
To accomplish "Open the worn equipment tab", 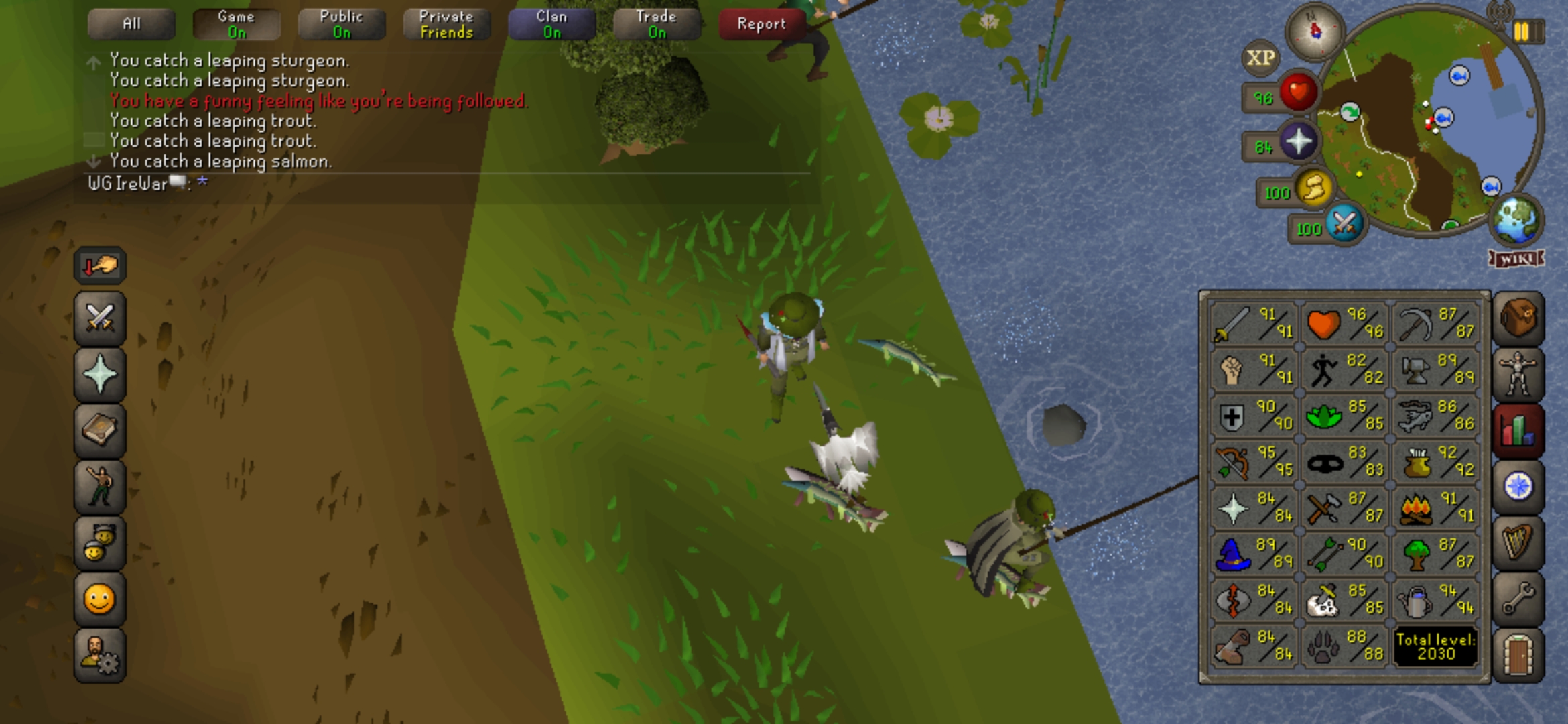I will [1518, 374].
